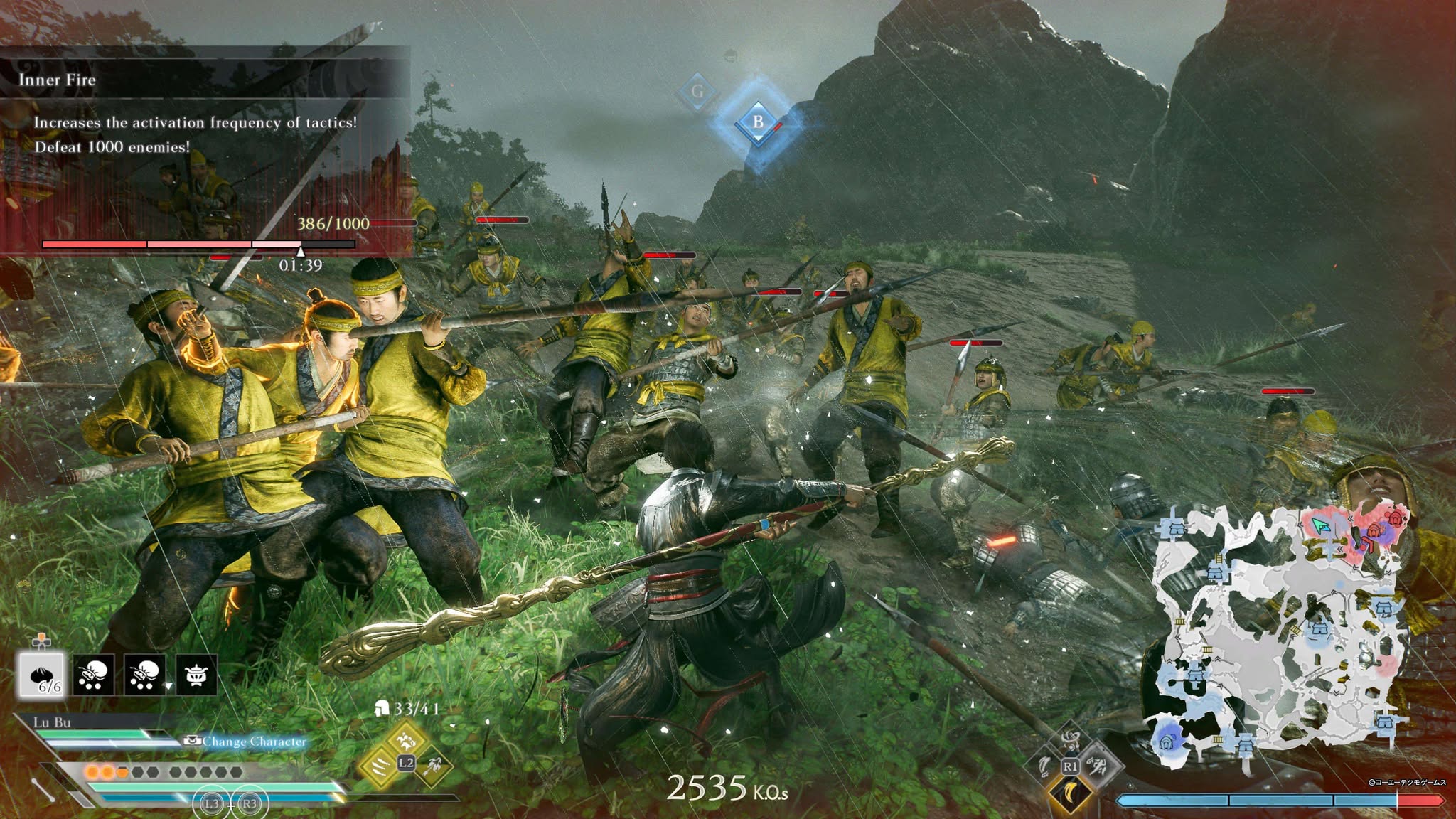Viewport: 1456px width, 819px height.
Task: Toggle the blue B waypoint marker
Action: pos(757,119)
